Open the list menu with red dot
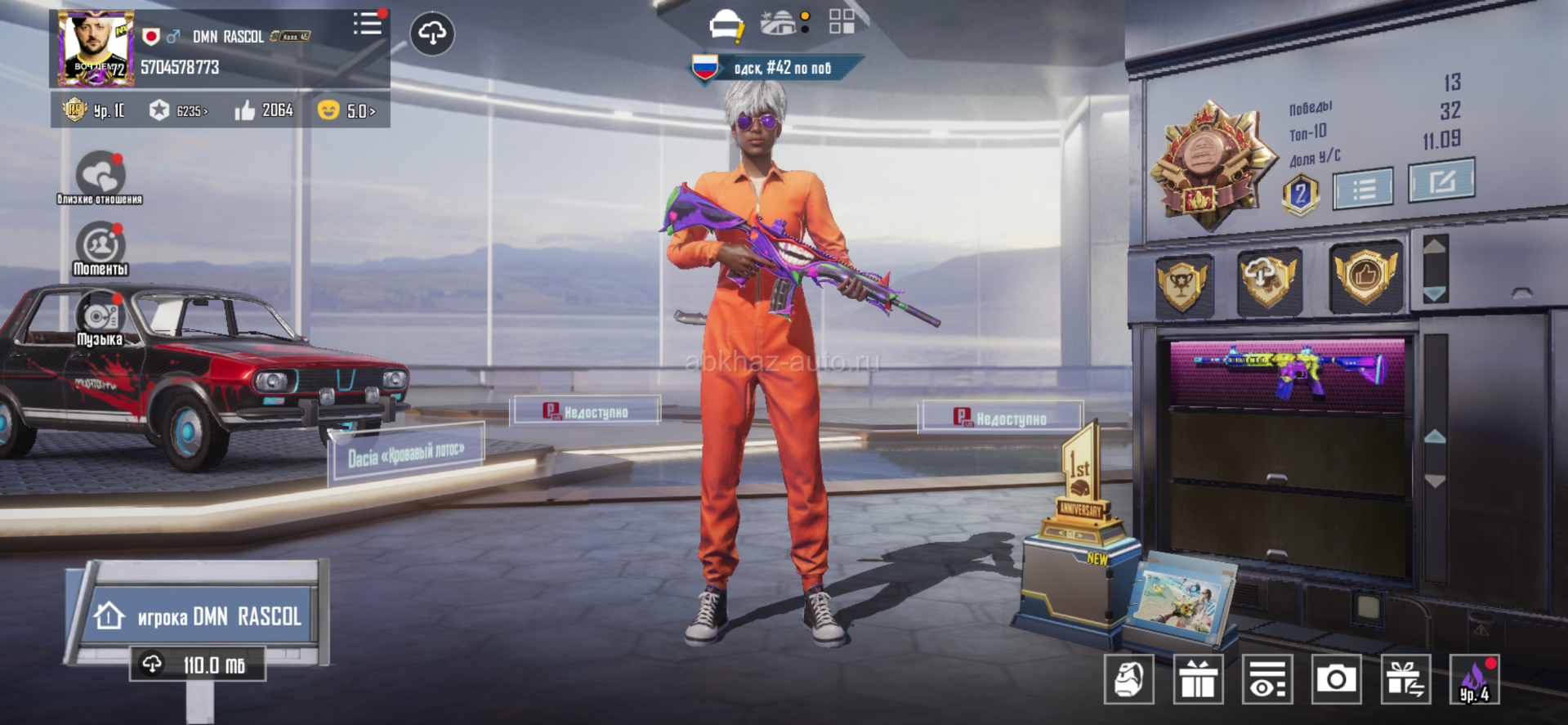 click(368, 24)
